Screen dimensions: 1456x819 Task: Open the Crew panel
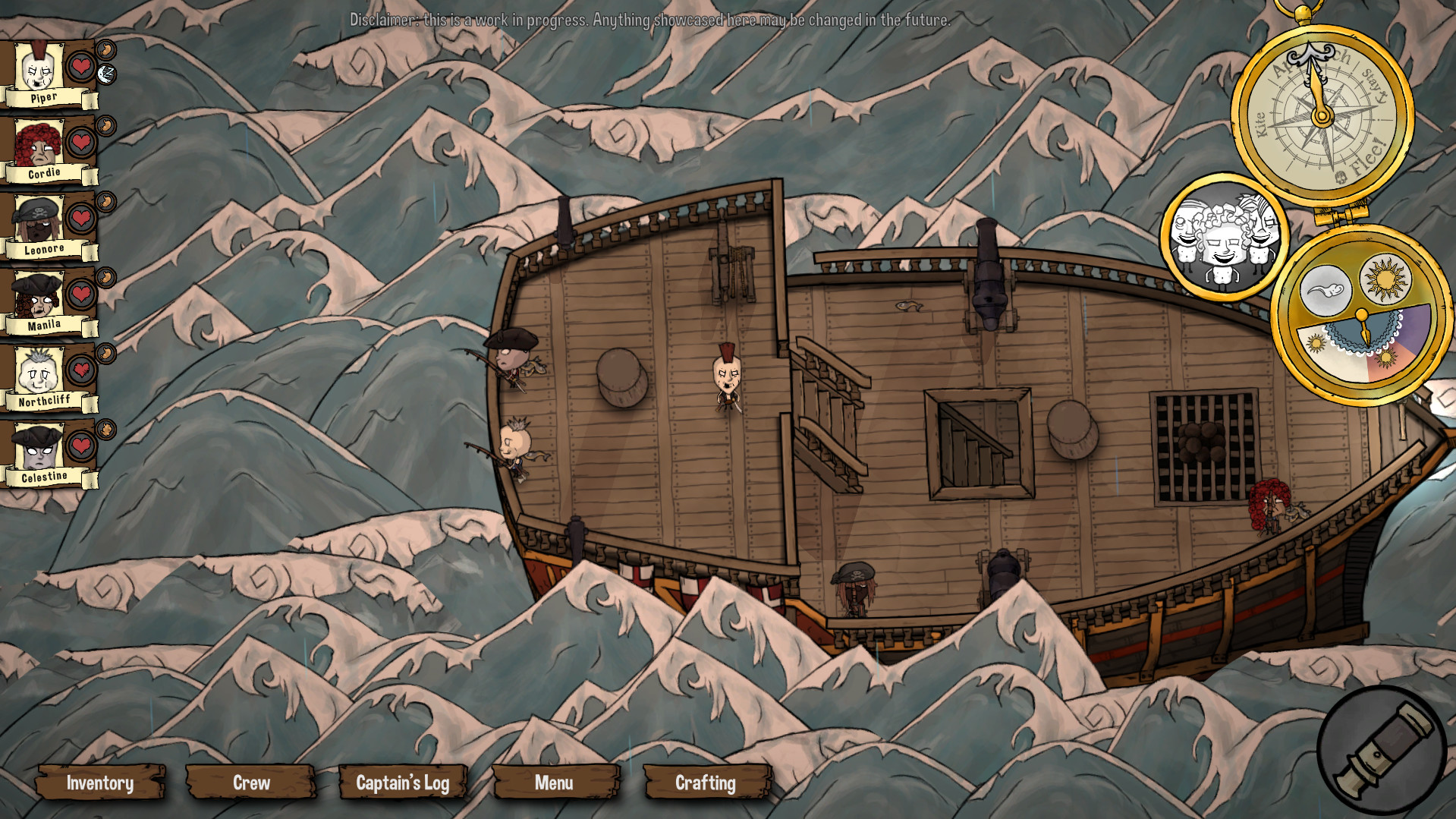tap(250, 783)
